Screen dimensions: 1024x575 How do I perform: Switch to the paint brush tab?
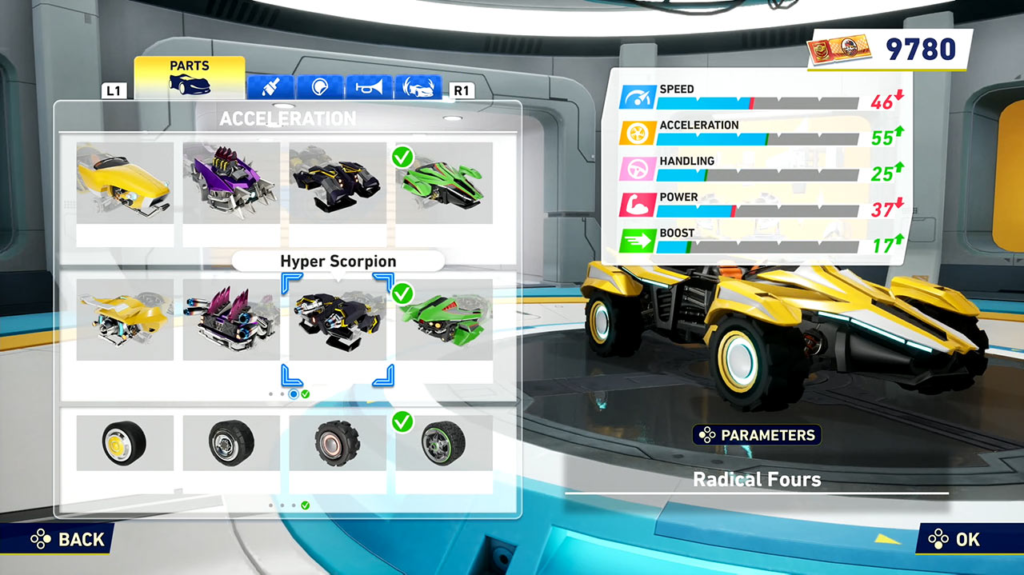pyautogui.click(x=270, y=87)
